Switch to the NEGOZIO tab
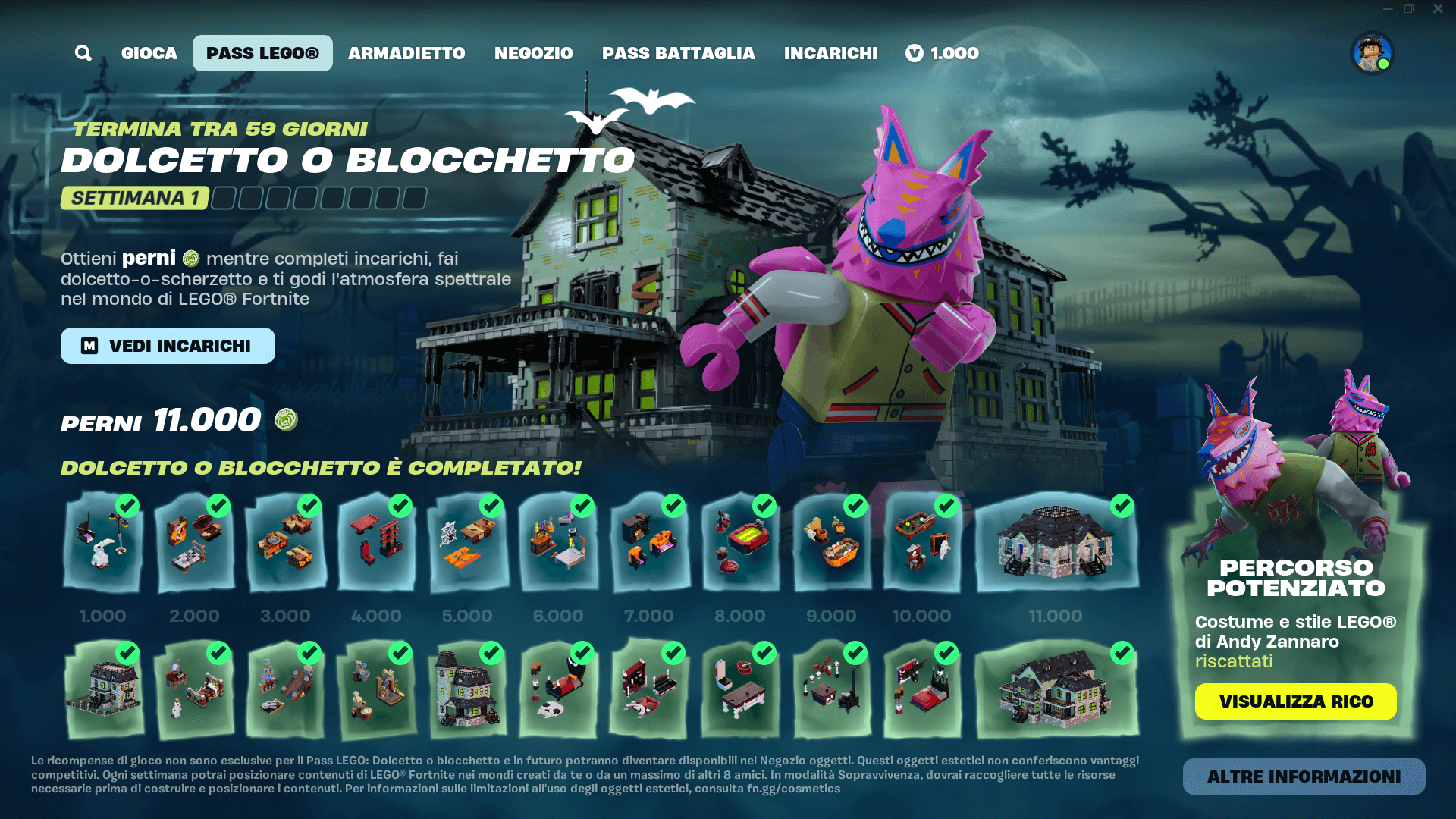 [x=533, y=53]
